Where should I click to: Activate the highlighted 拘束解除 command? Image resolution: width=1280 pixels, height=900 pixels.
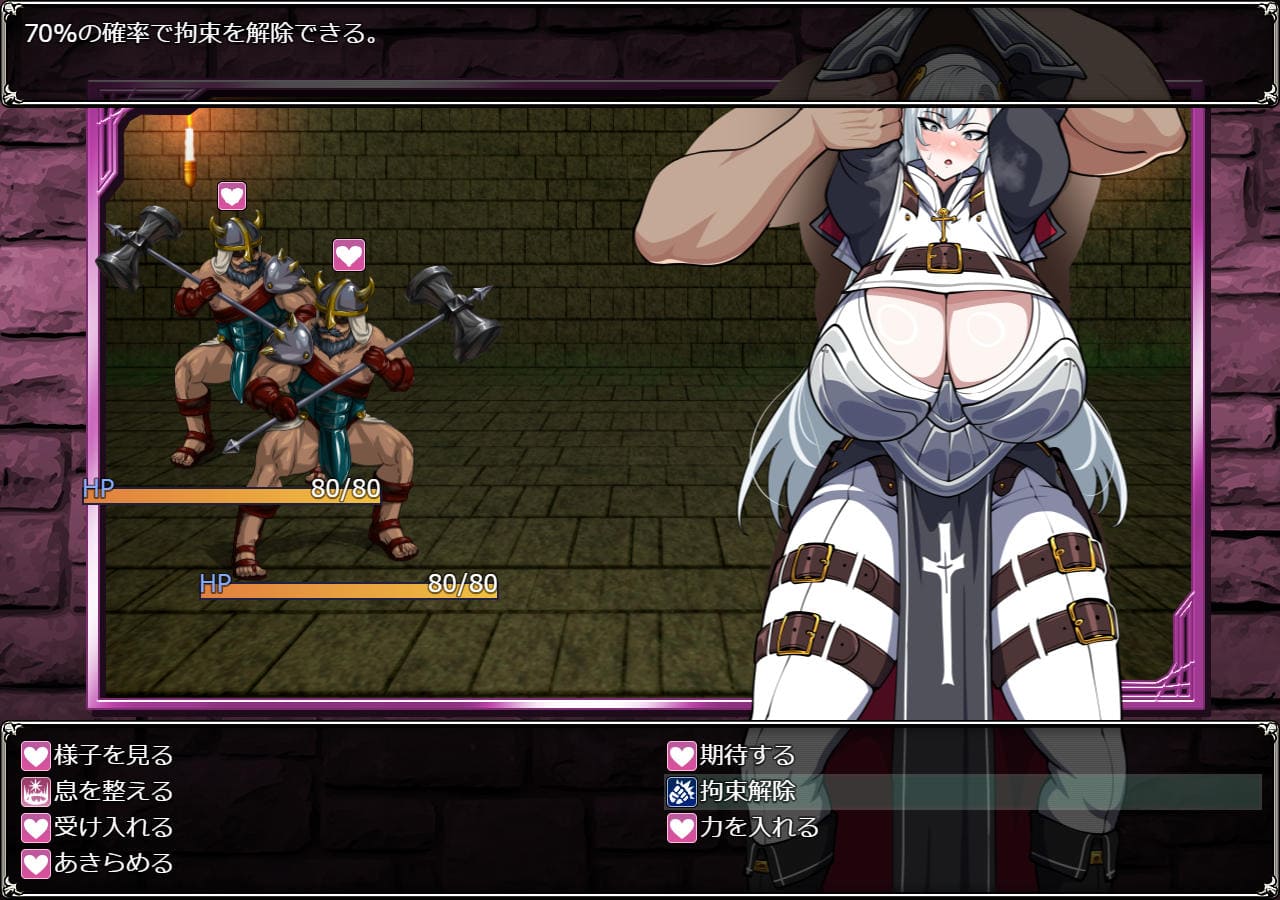pos(746,791)
